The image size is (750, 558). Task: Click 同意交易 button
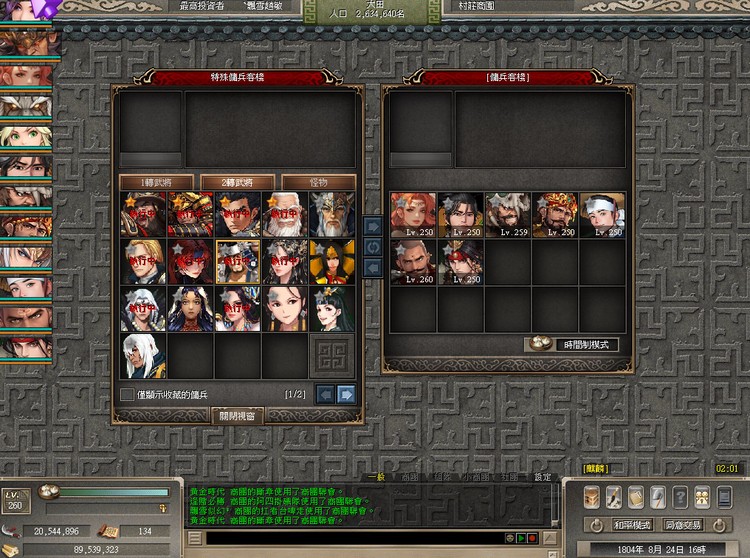(x=683, y=524)
